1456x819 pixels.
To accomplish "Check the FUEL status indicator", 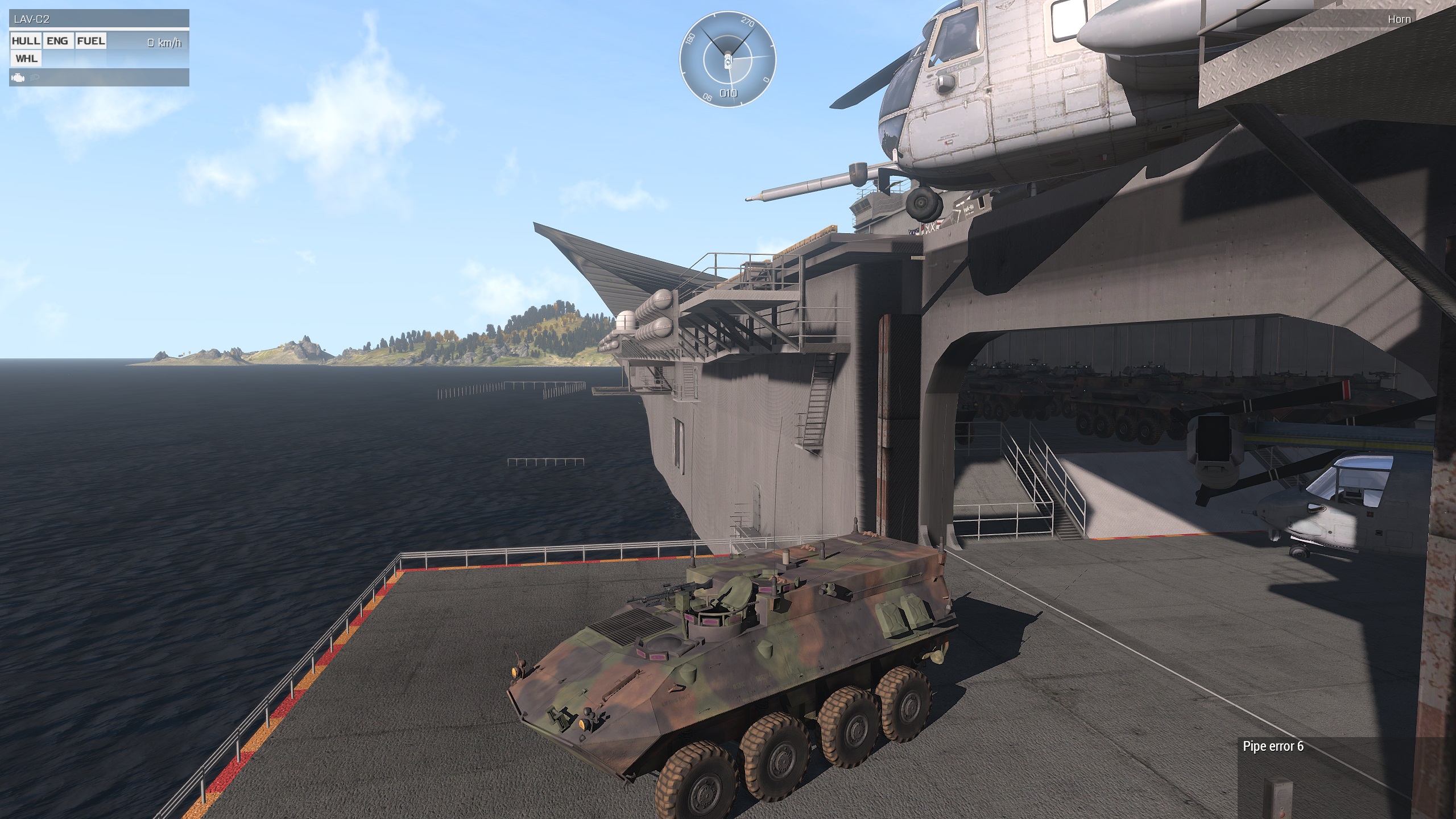I will click(x=91, y=41).
